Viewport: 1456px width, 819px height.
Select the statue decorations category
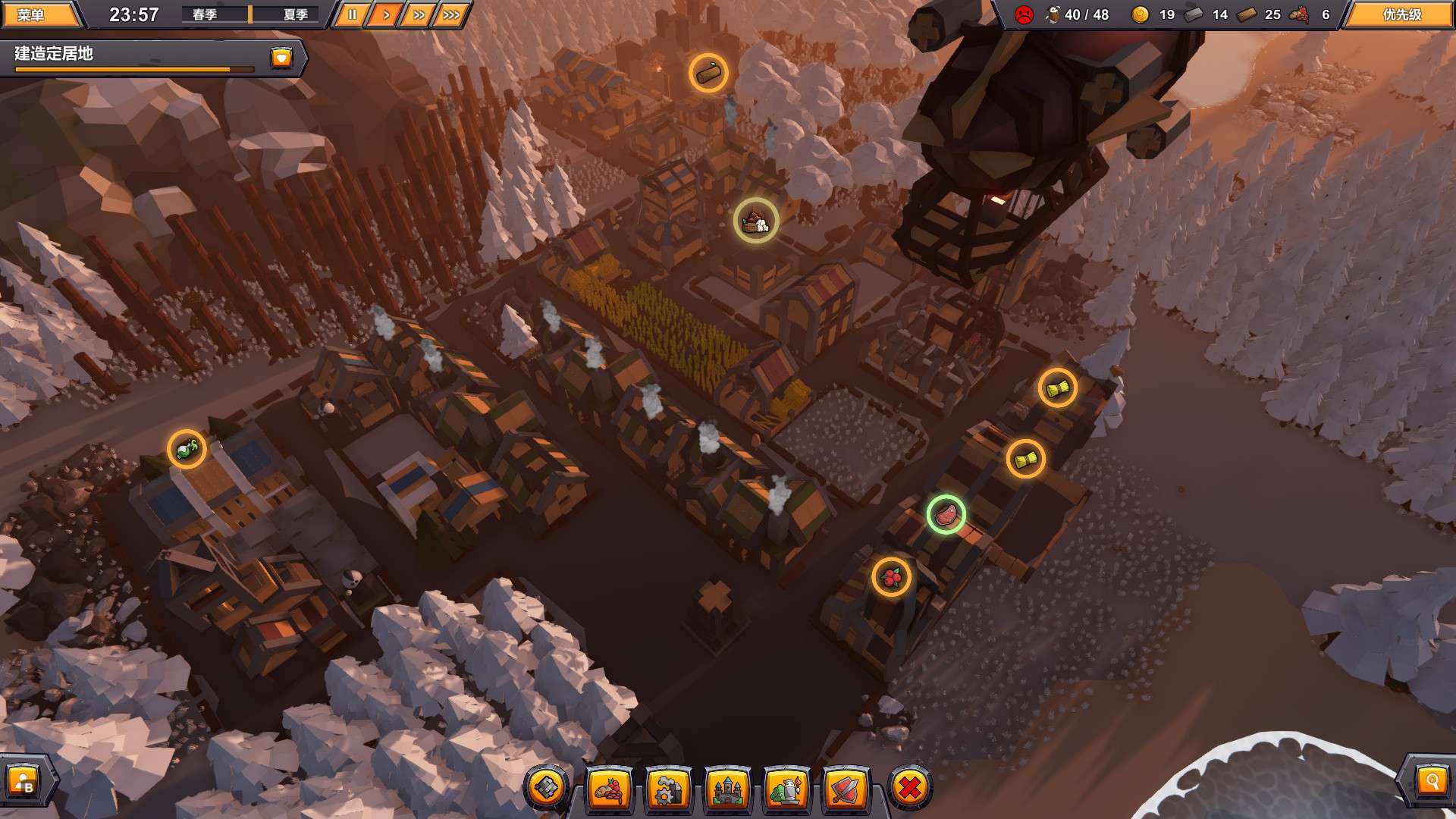point(786,790)
